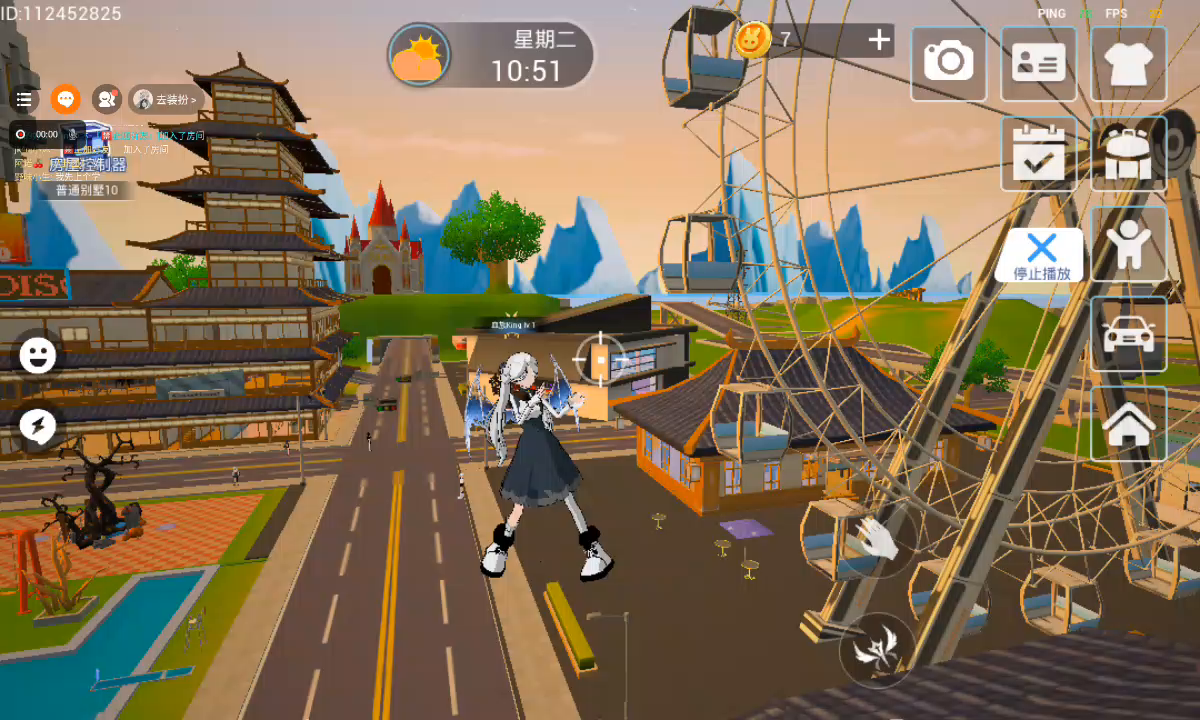Go to the home house icon
Screen dimensions: 1200x720
pyautogui.click(x=1129, y=424)
